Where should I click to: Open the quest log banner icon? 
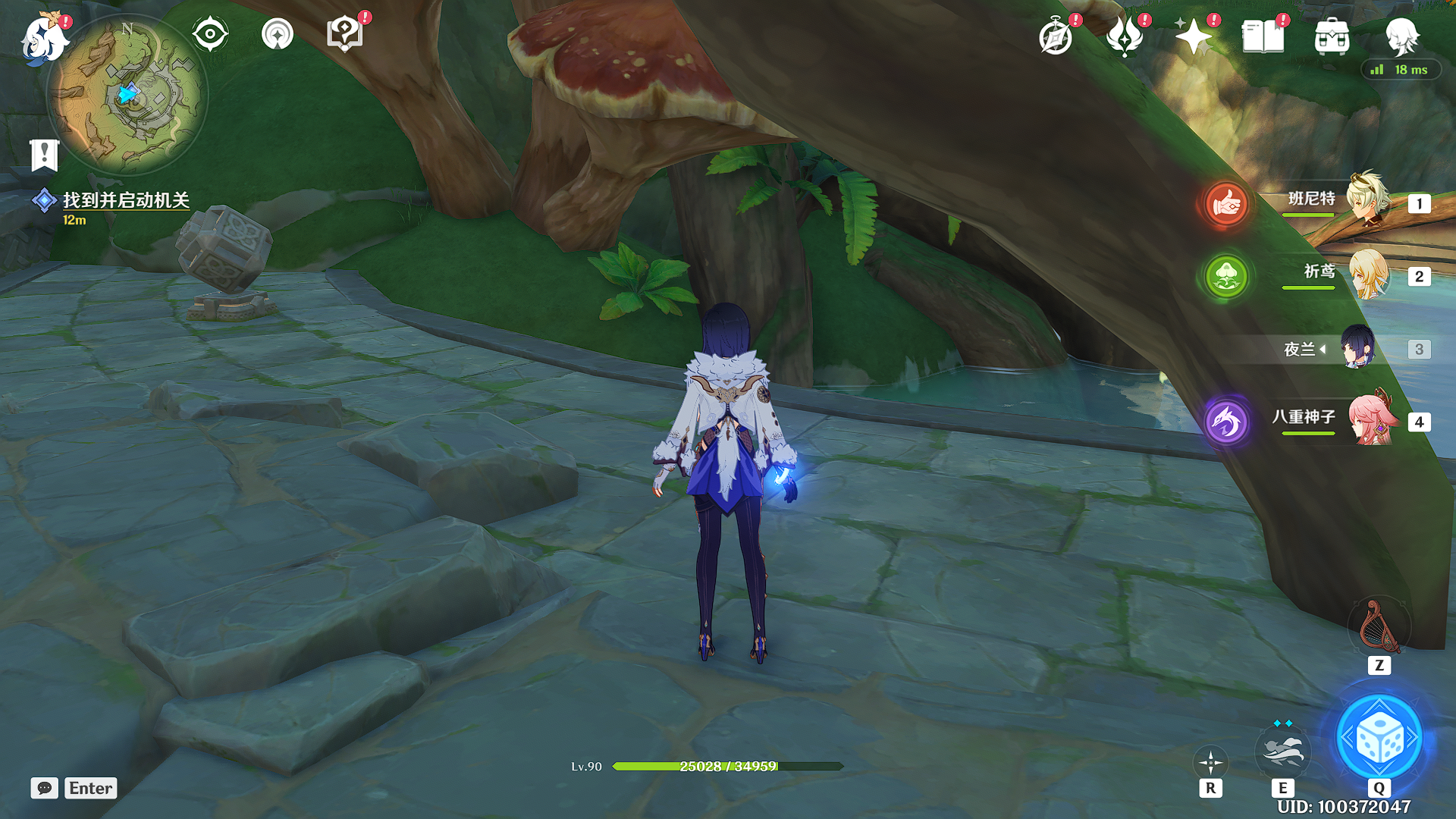pos(44,155)
